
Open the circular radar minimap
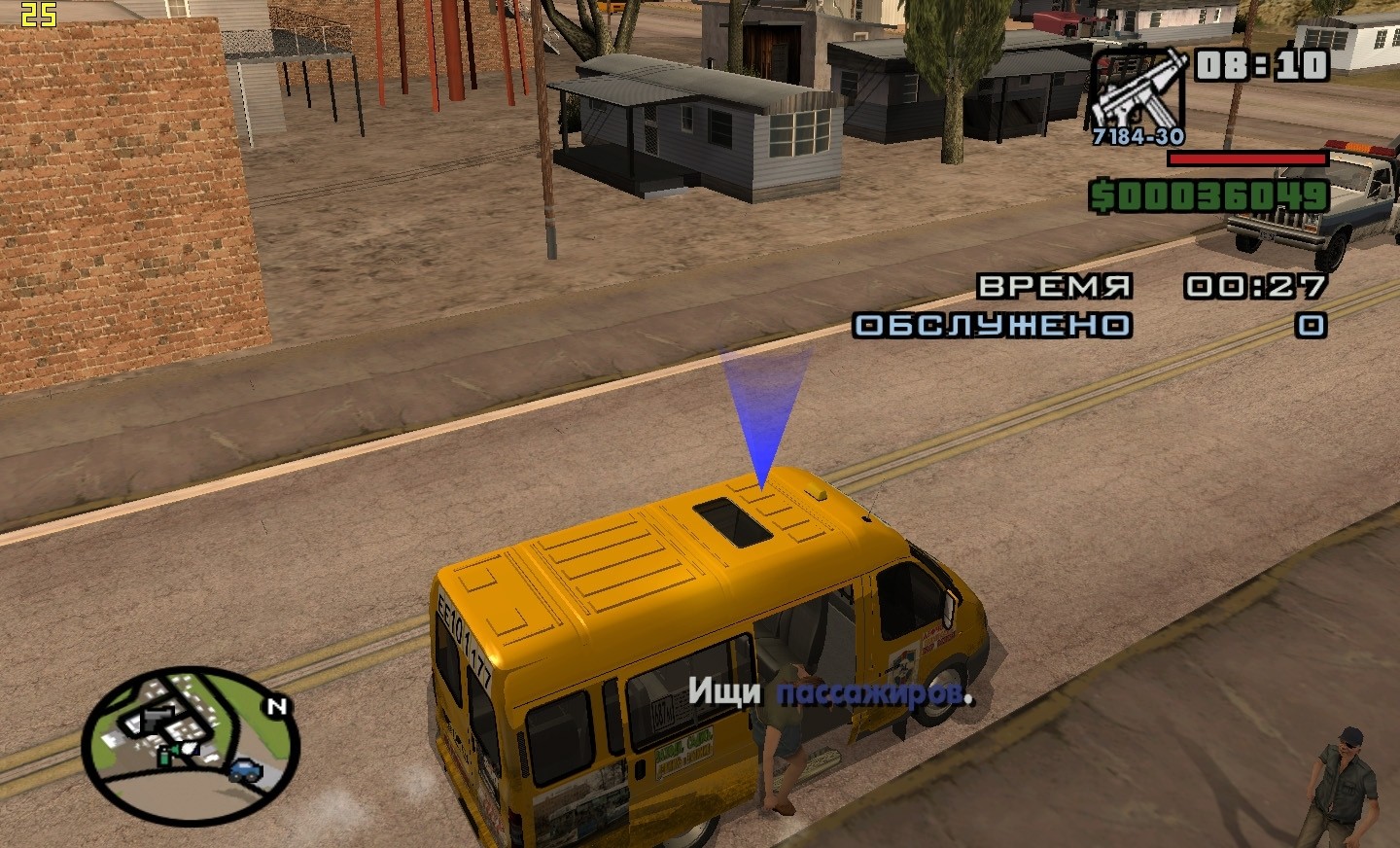click(190, 743)
